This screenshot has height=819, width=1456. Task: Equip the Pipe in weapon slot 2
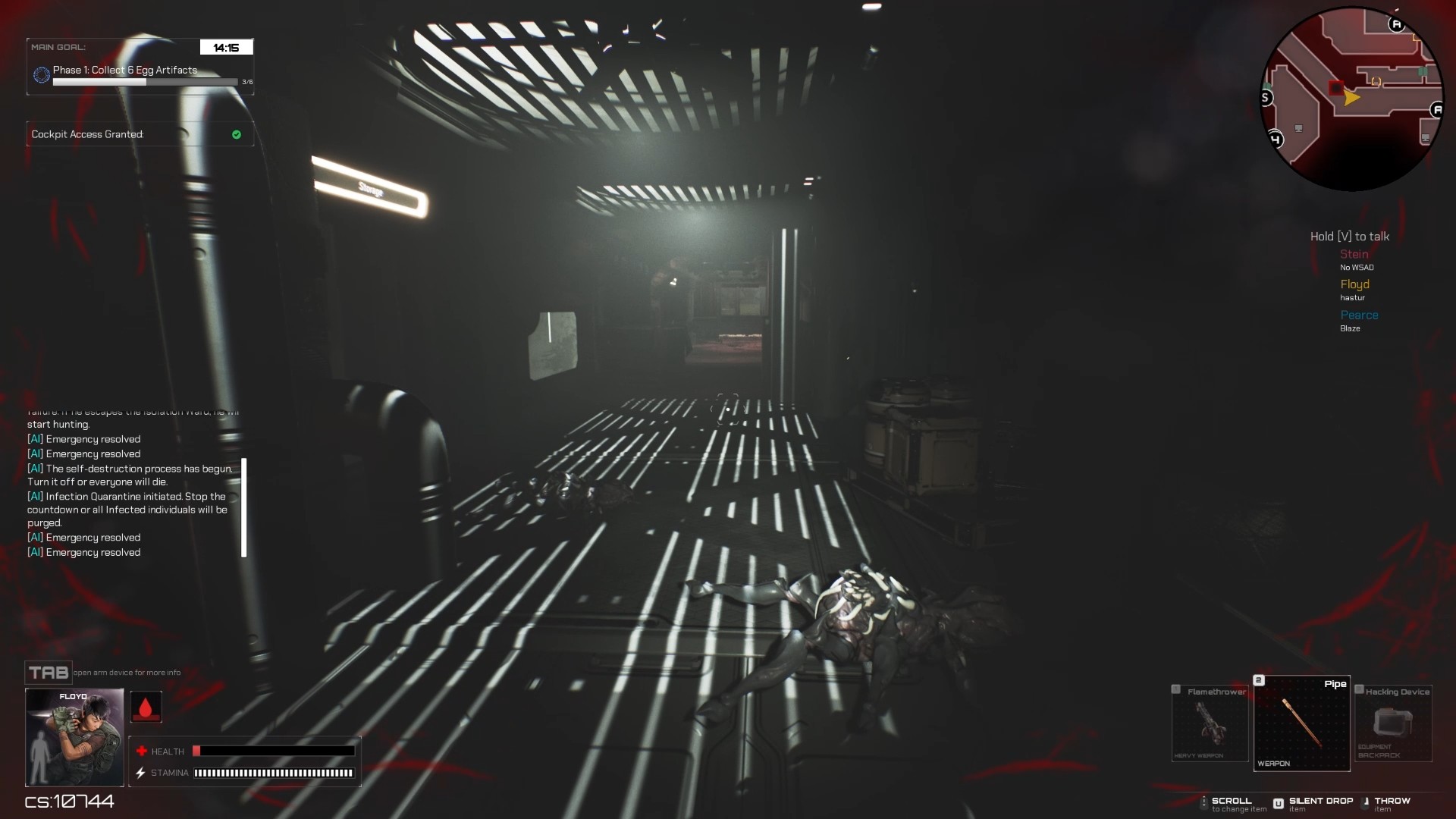pos(1301,724)
